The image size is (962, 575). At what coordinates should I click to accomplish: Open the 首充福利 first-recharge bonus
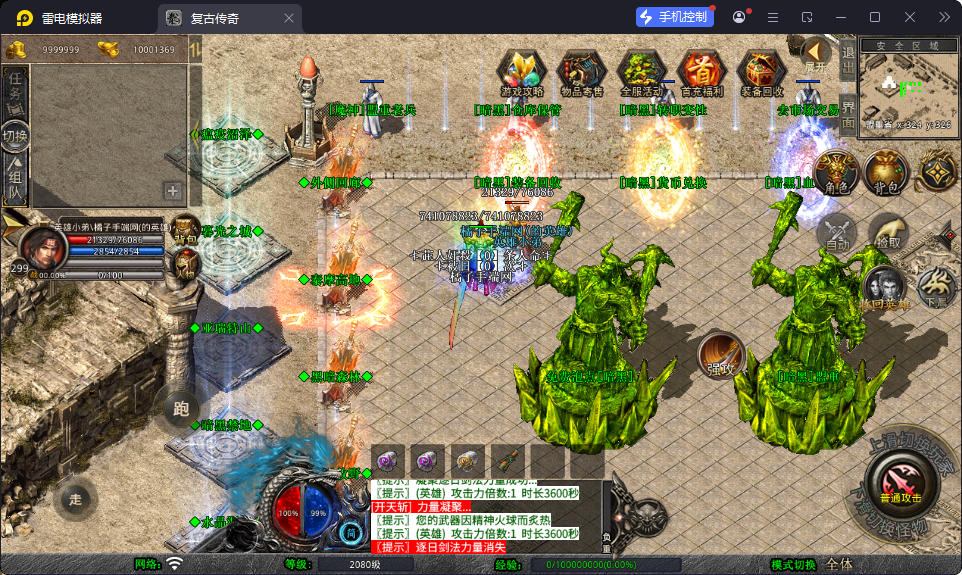701,73
